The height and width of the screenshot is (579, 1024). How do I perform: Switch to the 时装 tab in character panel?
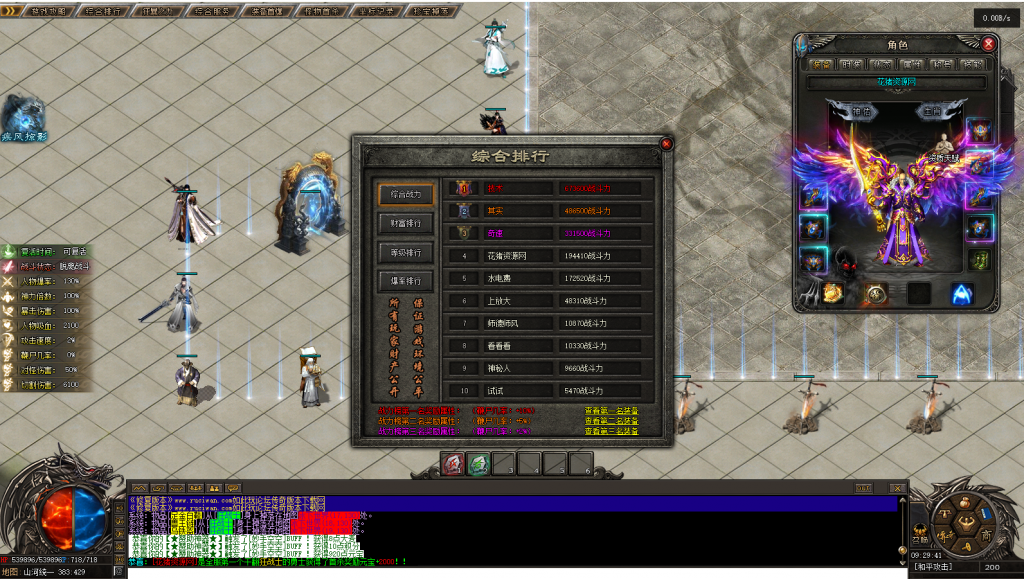click(851, 65)
